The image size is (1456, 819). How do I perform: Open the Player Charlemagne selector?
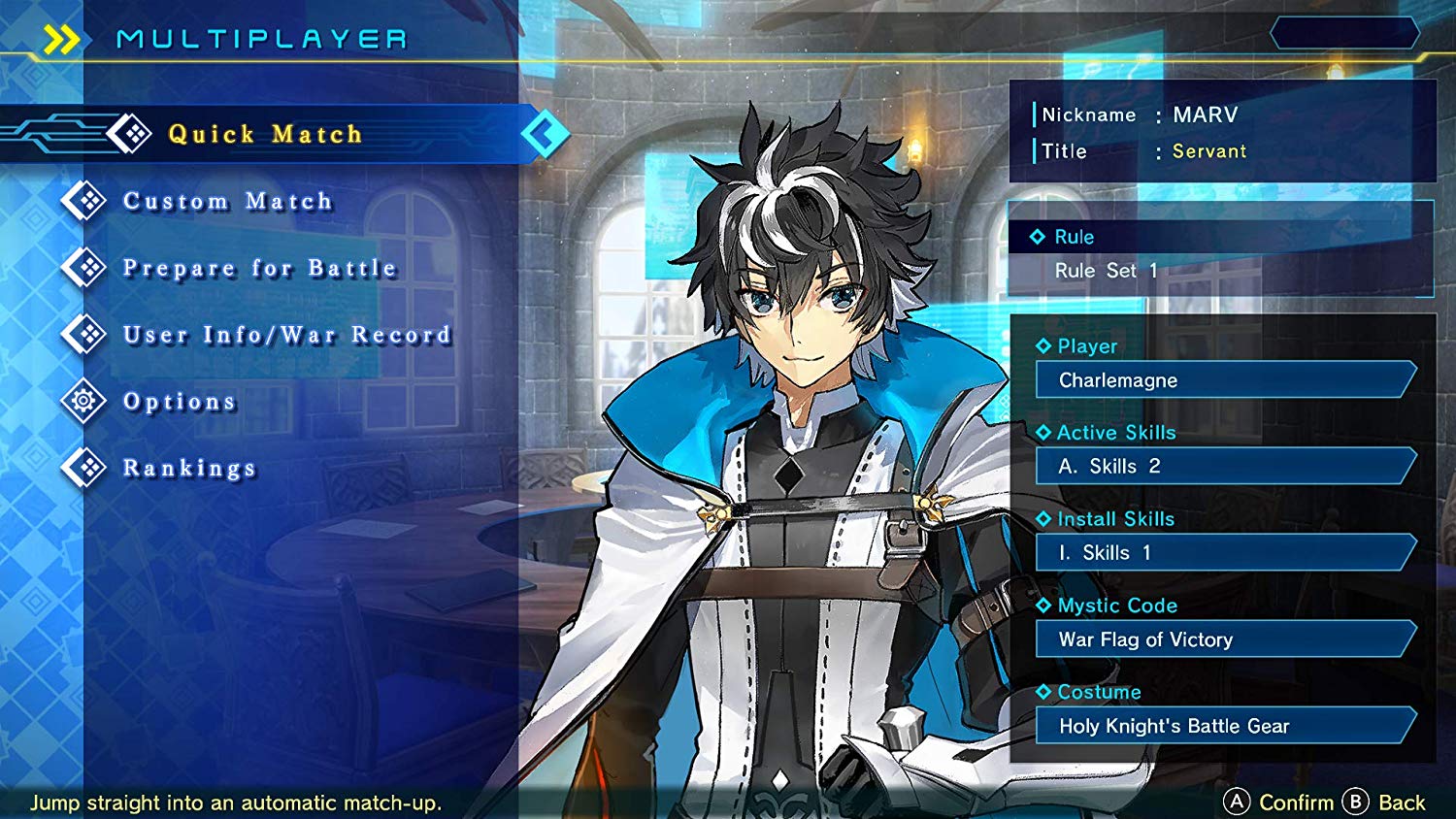click(1223, 380)
